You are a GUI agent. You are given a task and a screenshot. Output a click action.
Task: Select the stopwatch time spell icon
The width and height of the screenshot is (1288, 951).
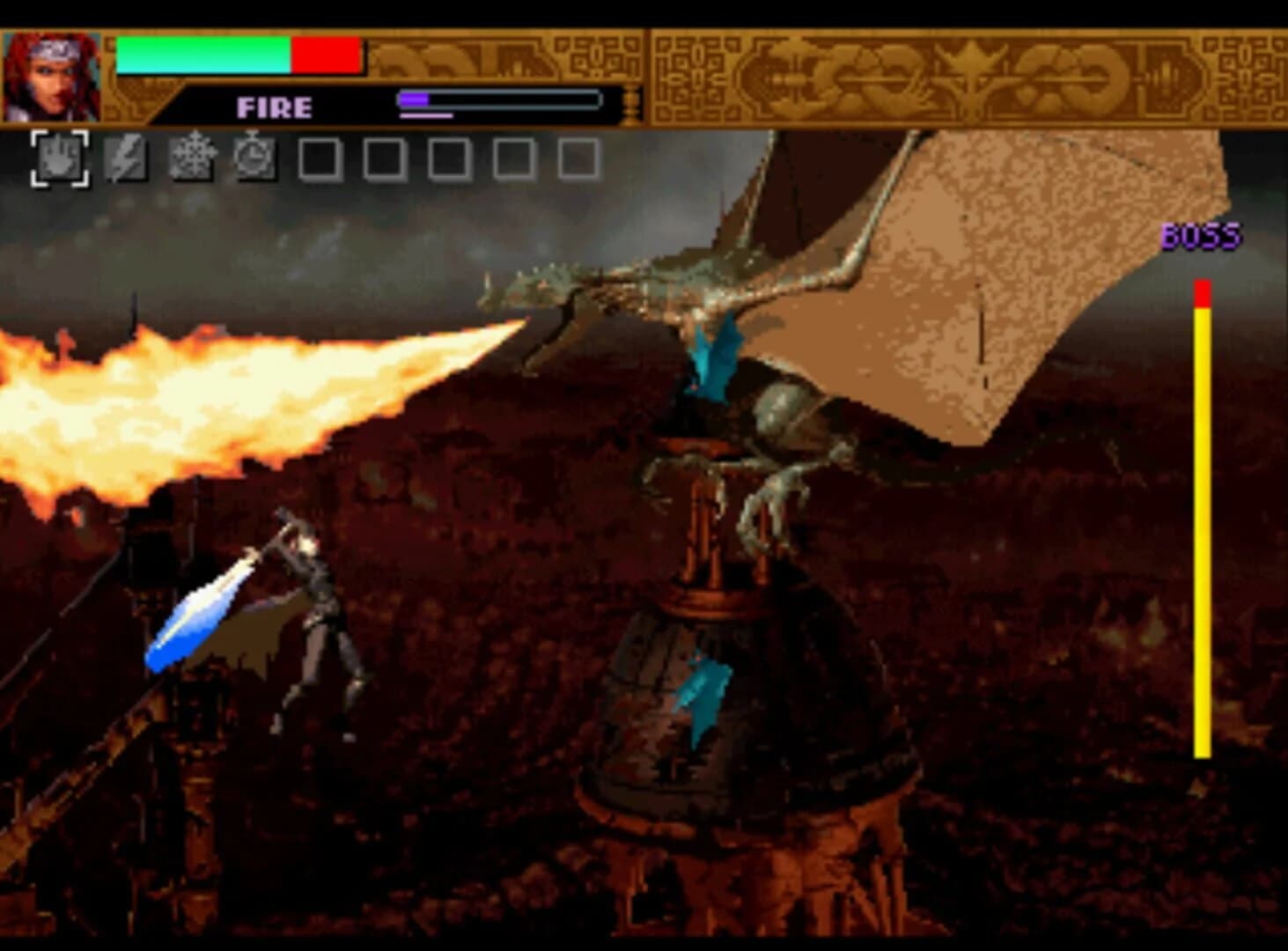coord(254,158)
